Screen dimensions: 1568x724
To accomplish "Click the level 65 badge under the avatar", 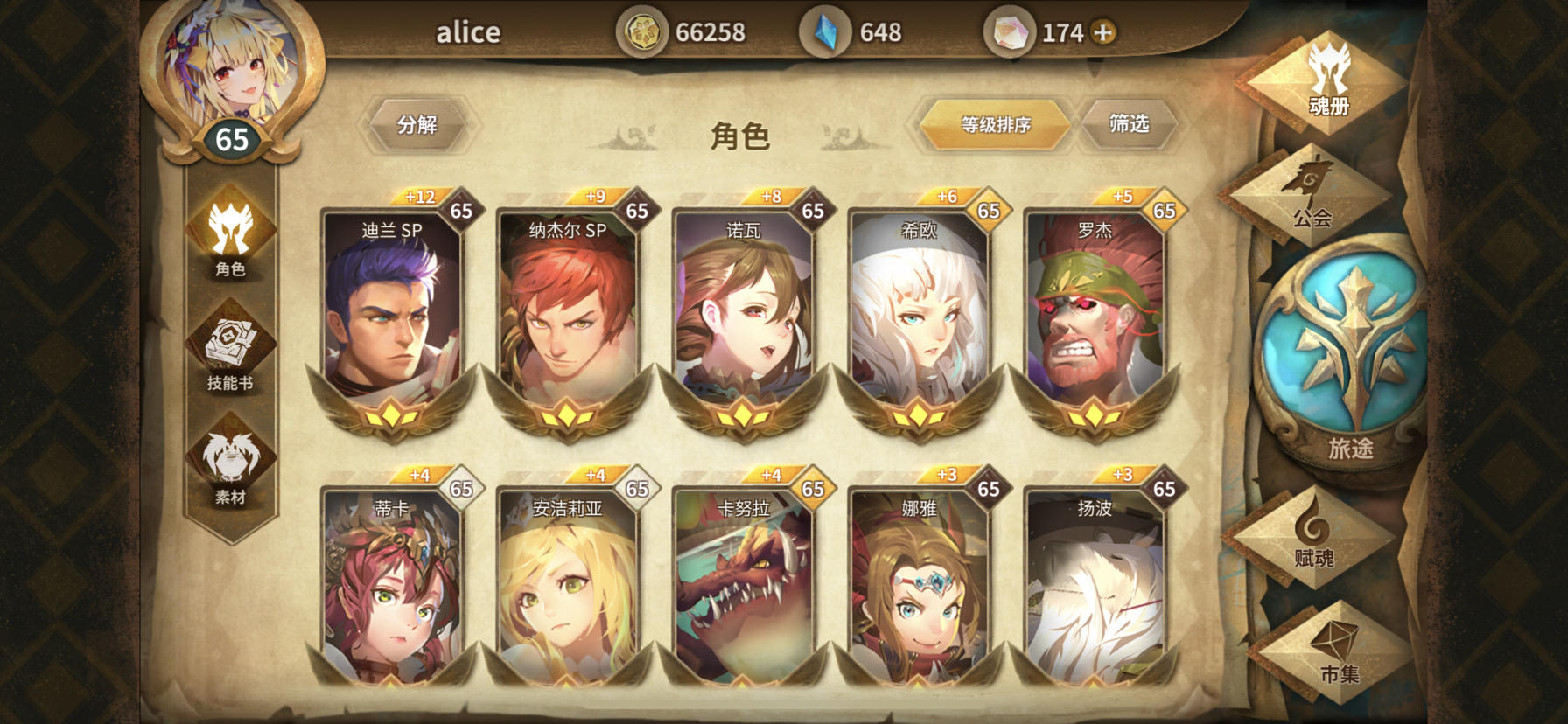I will coord(231,136).
